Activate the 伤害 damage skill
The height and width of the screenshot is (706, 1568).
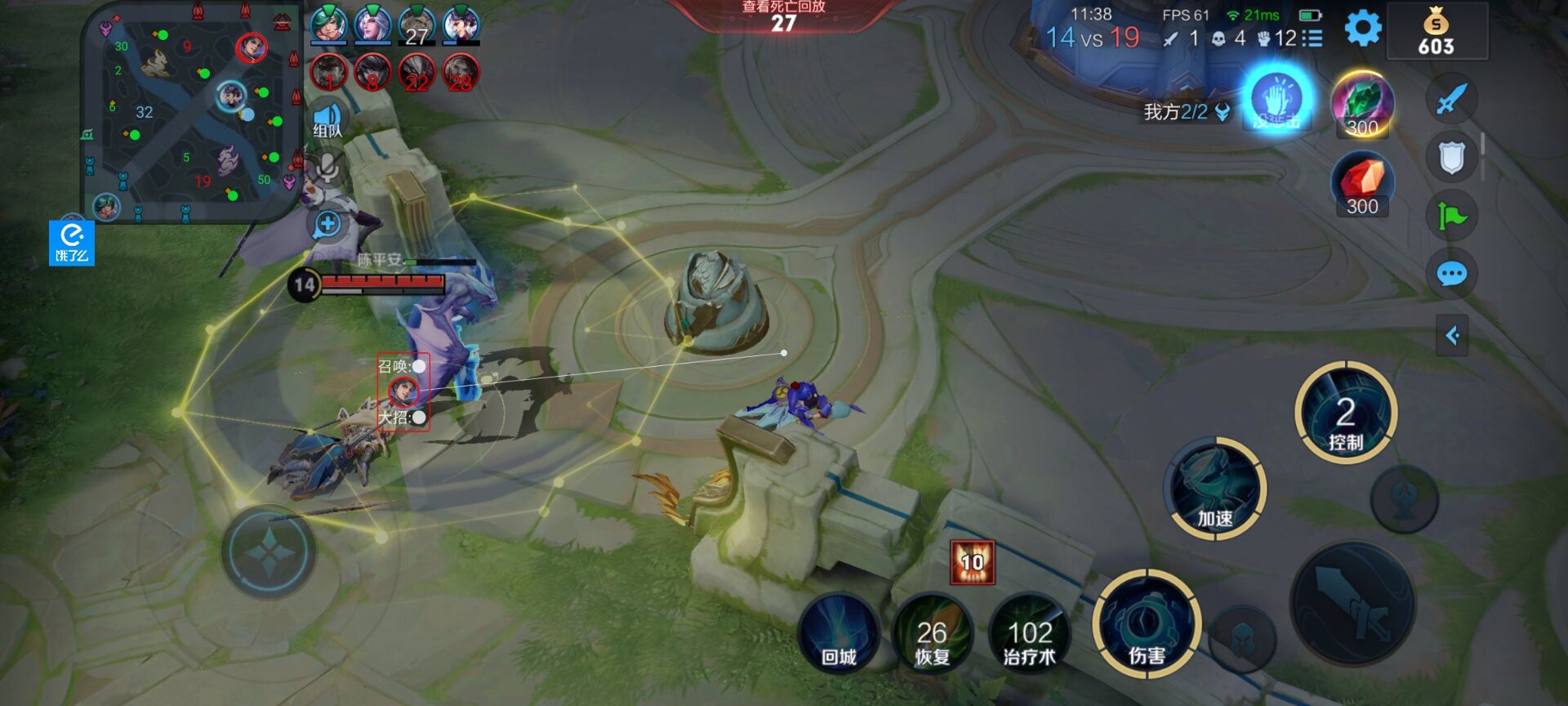click(1147, 626)
